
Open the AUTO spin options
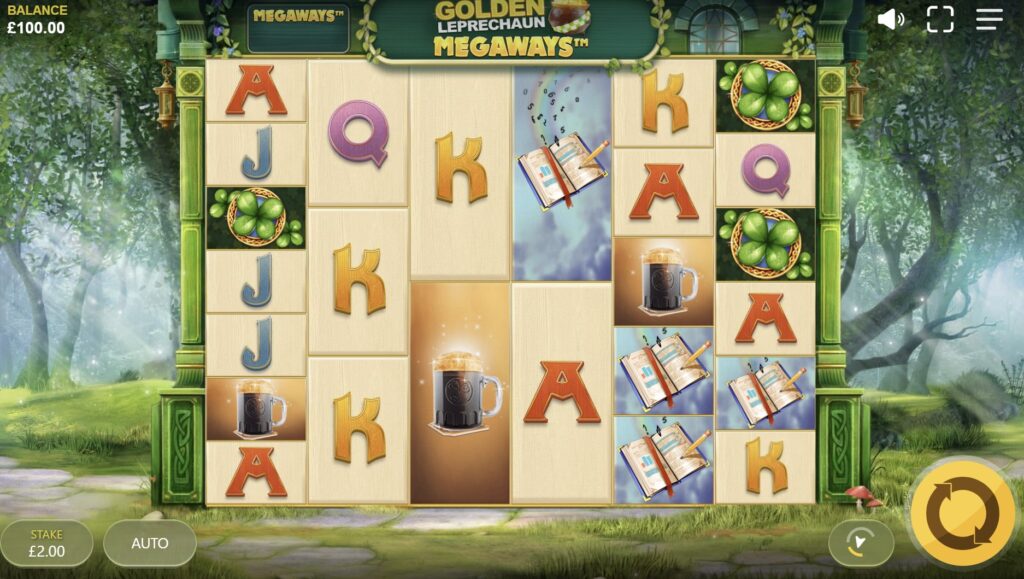point(150,543)
